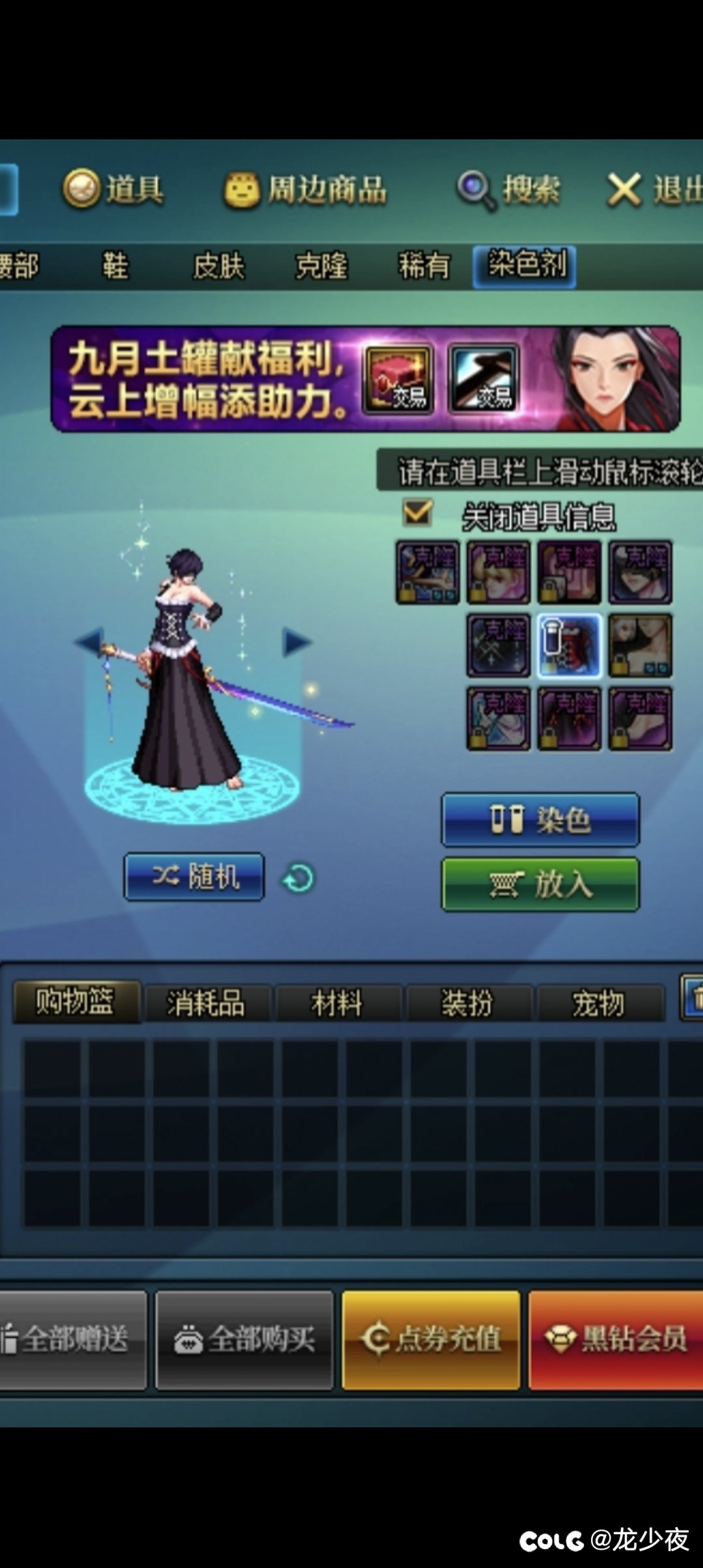Switch to the 鞋 shoes category
The width and height of the screenshot is (703, 1568).
point(115,266)
